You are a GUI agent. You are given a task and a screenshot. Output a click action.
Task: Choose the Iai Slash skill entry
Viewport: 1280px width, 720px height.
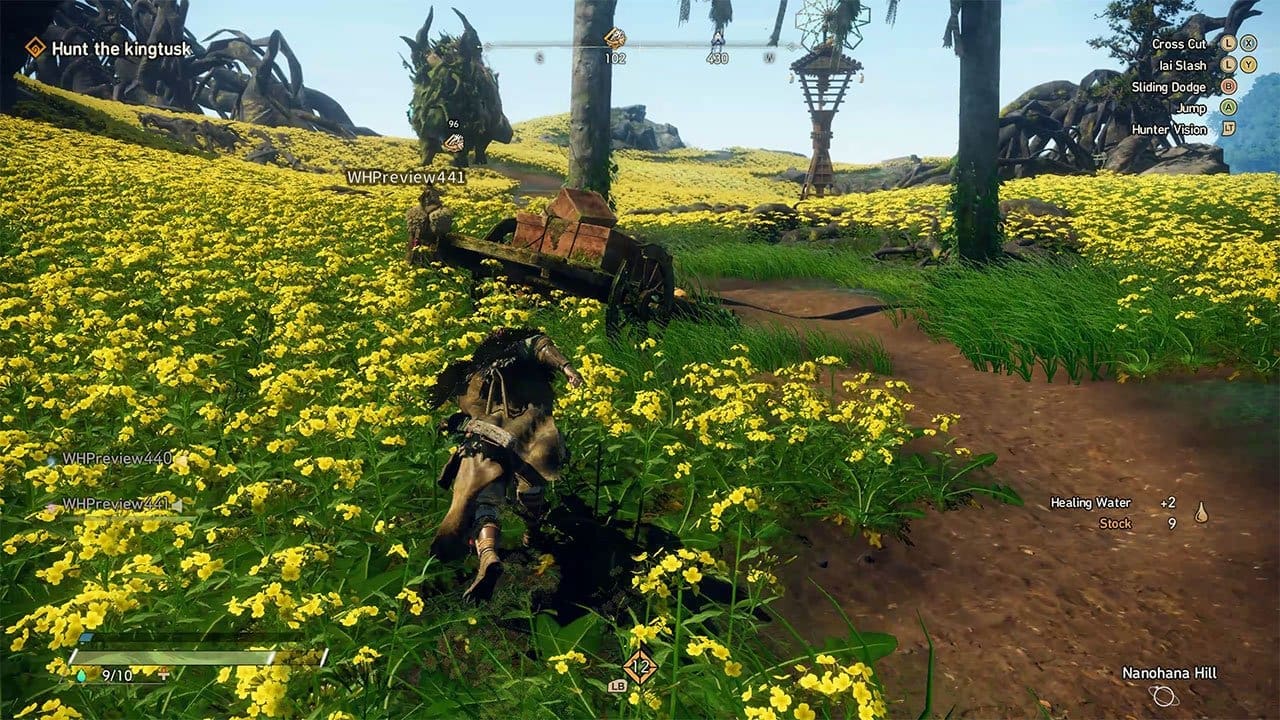tap(1182, 66)
